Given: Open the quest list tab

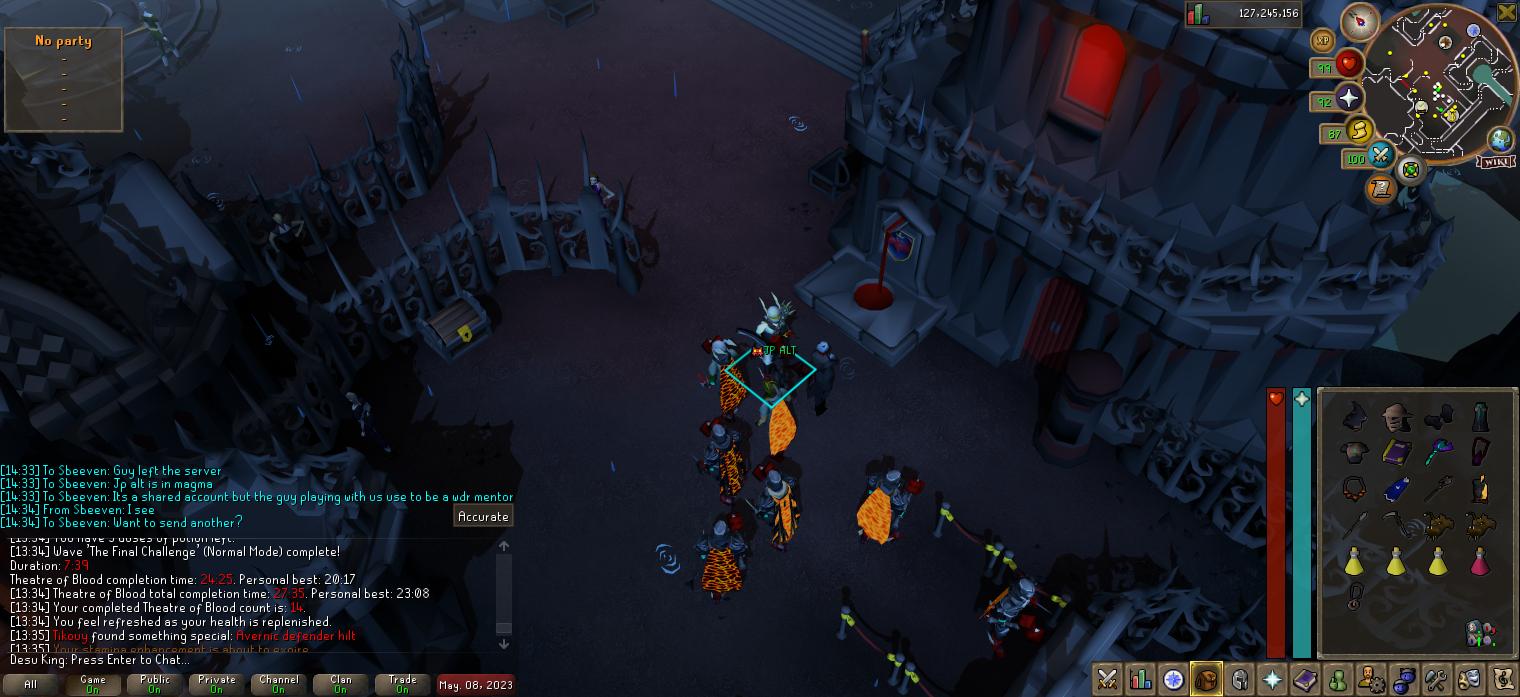Looking at the screenshot, I should click(x=1173, y=680).
